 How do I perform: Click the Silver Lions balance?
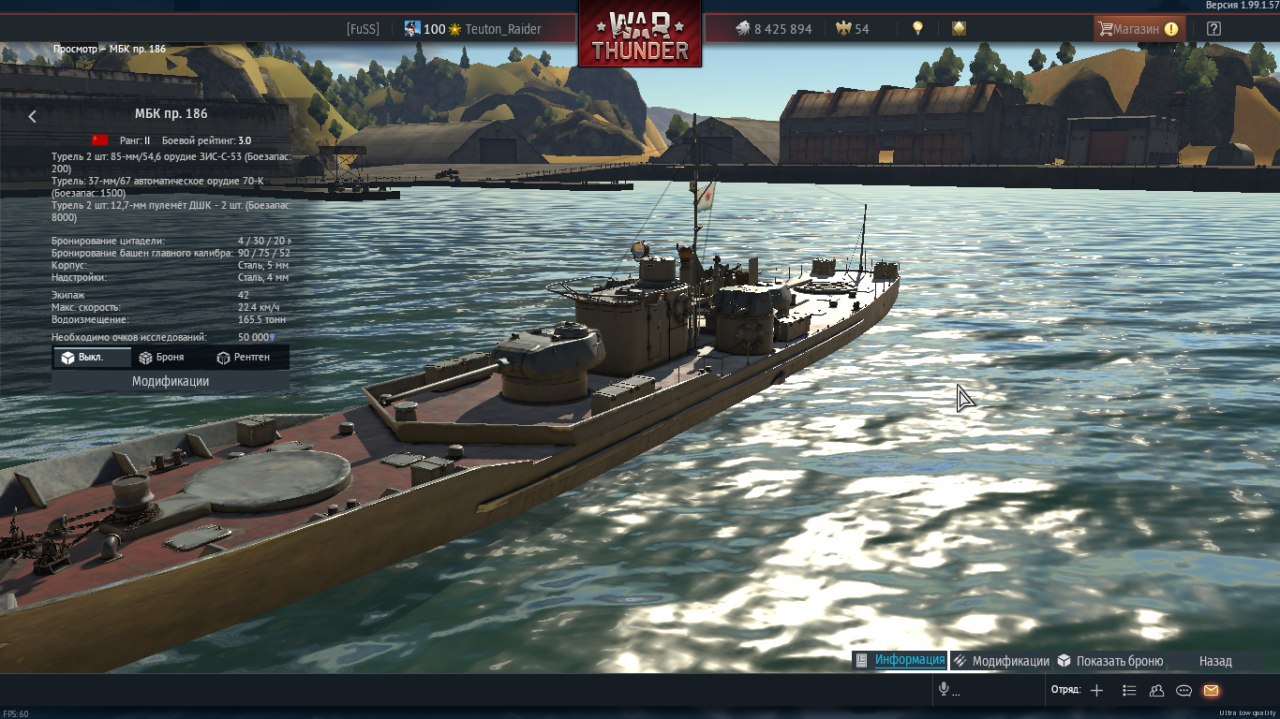pos(773,29)
